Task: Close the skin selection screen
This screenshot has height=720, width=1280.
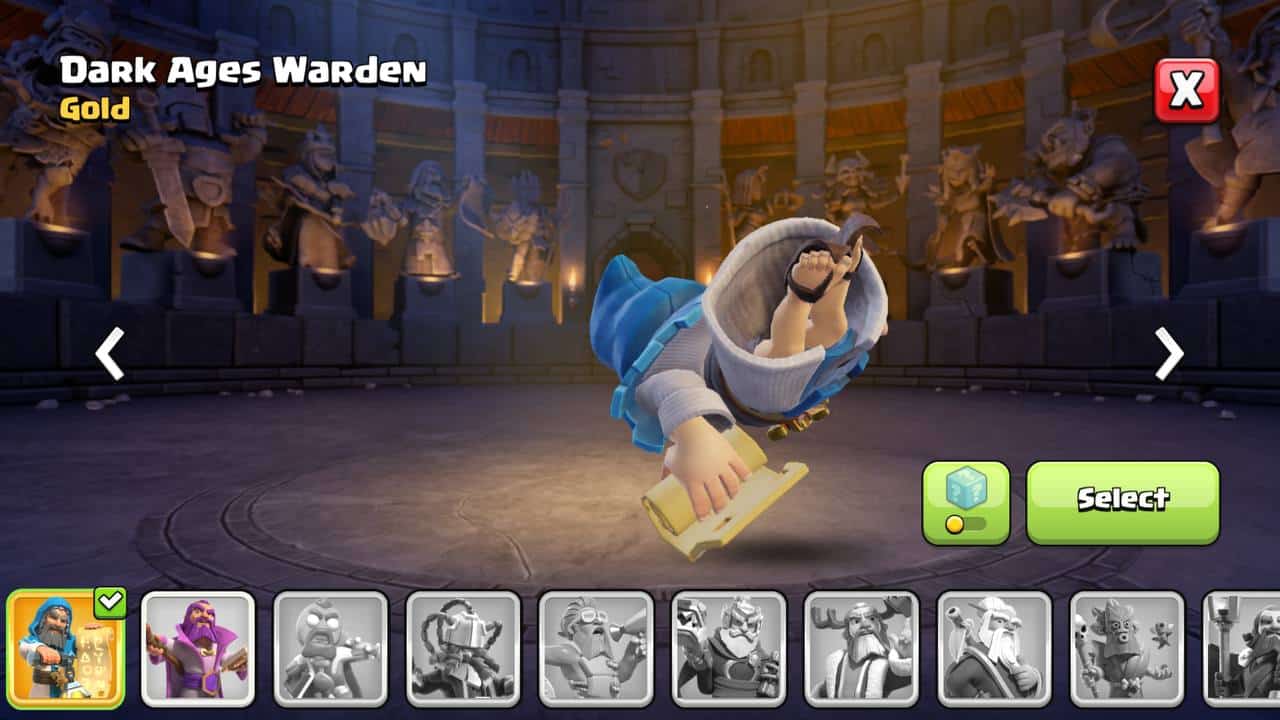Action: (x=1187, y=90)
